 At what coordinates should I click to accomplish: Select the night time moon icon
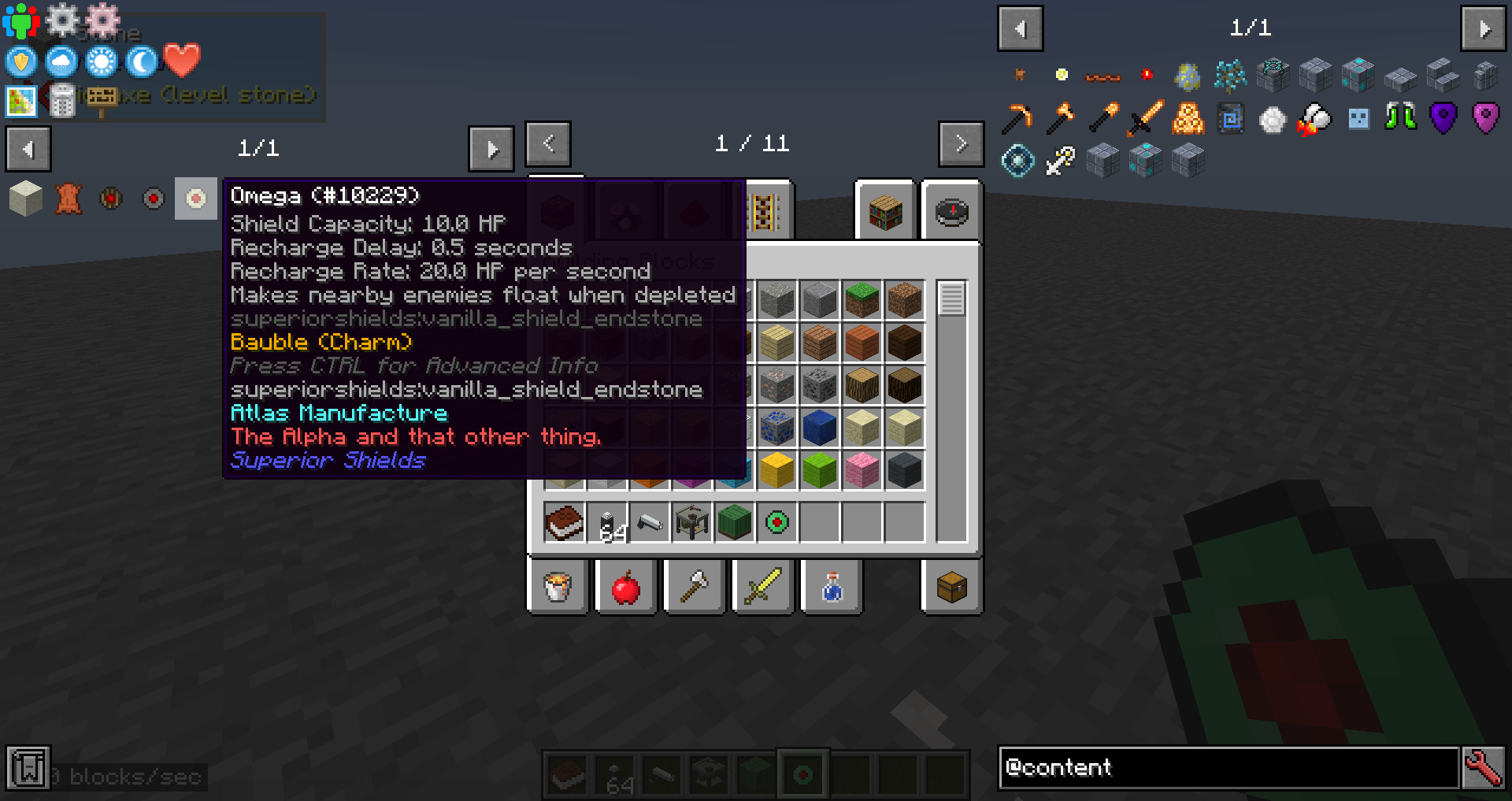pos(139,61)
